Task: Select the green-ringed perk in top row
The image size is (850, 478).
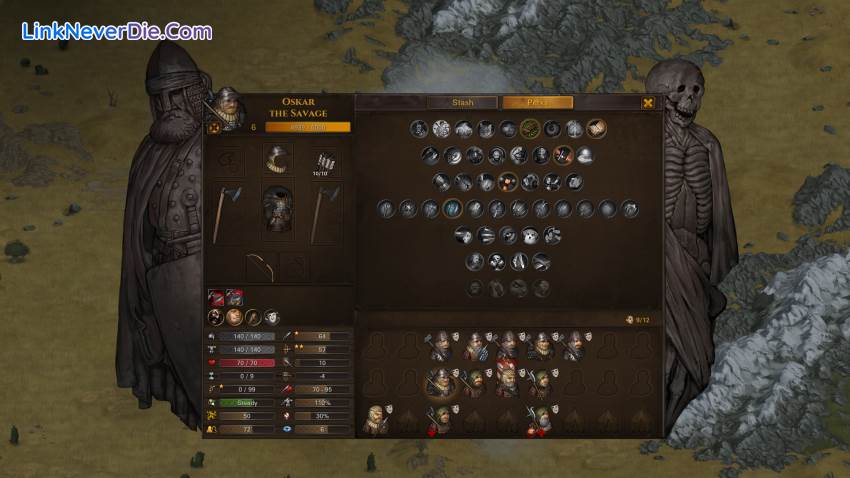Action: pyautogui.click(x=530, y=128)
